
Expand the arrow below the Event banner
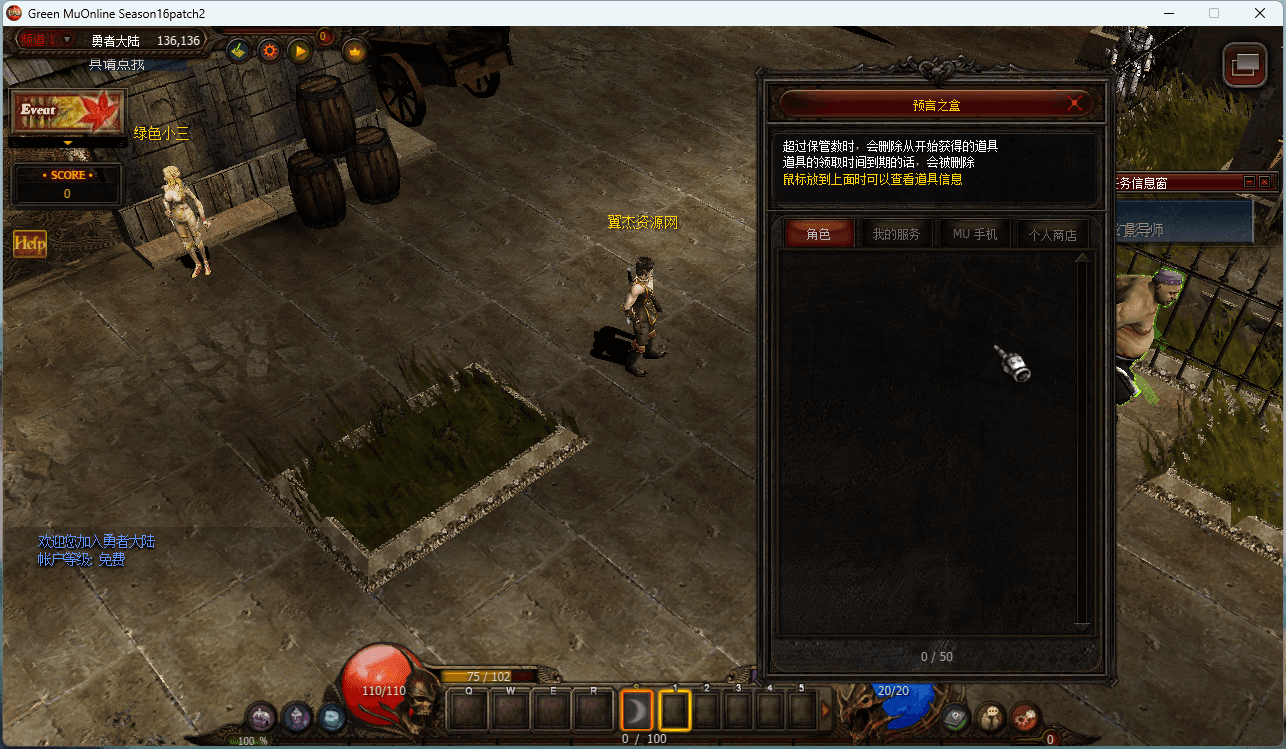(x=68, y=143)
